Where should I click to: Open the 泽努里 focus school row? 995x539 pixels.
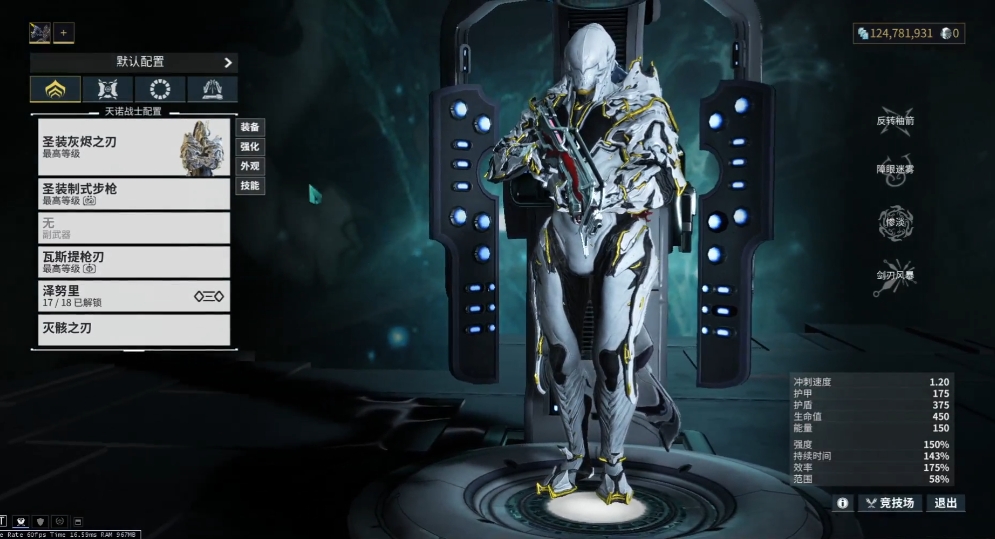point(134,295)
